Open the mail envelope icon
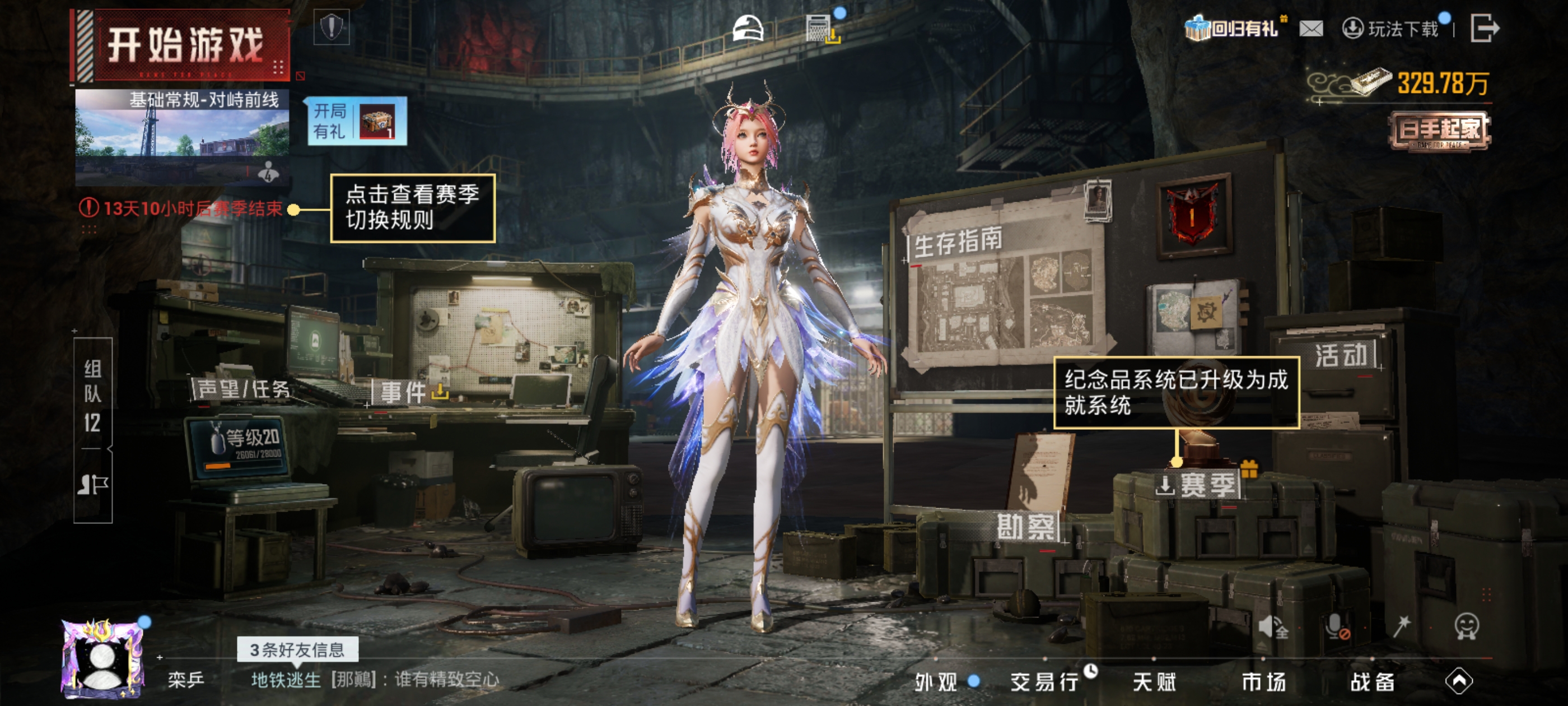The height and width of the screenshot is (706, 1568). pos(1311,29)
